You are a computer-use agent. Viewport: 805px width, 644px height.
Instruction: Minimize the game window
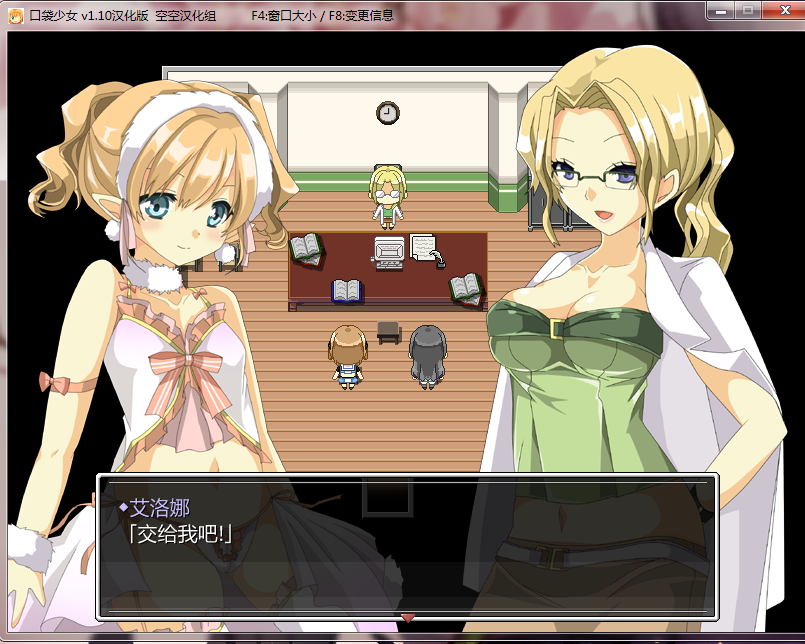coord(718,11)
